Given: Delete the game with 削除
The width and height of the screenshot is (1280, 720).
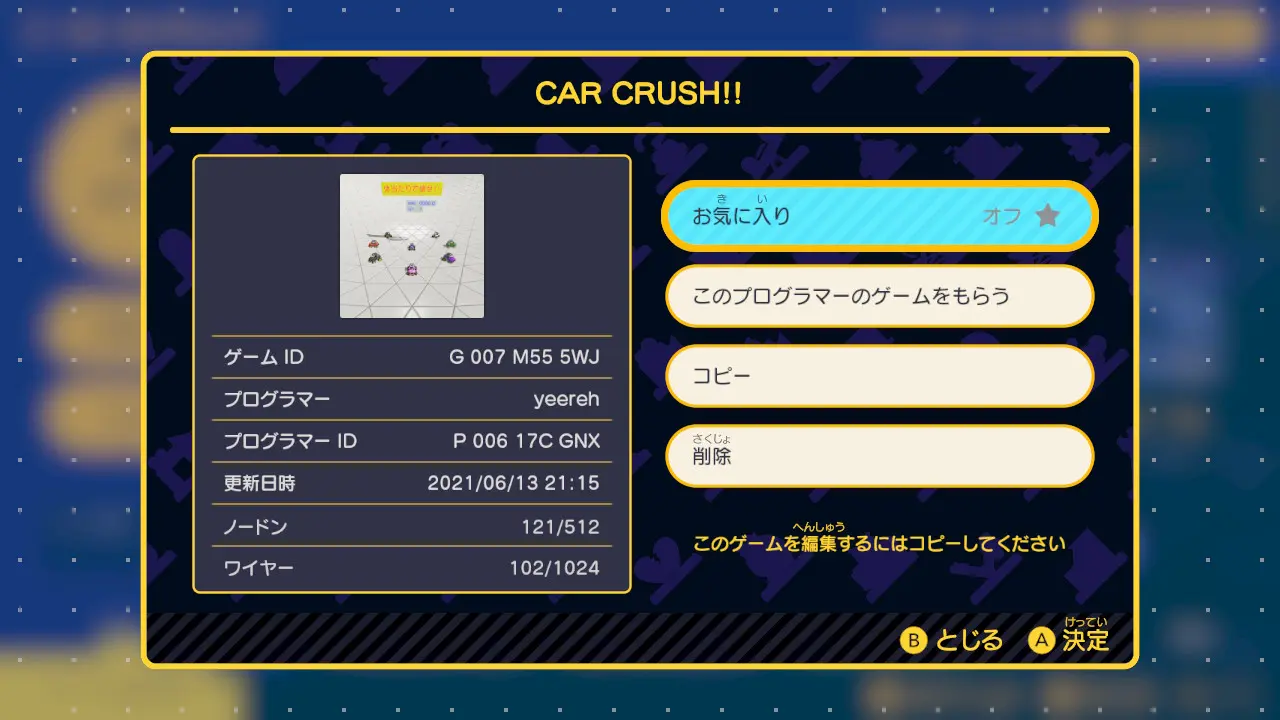Looking at the screenshot, I should point(879,456).
